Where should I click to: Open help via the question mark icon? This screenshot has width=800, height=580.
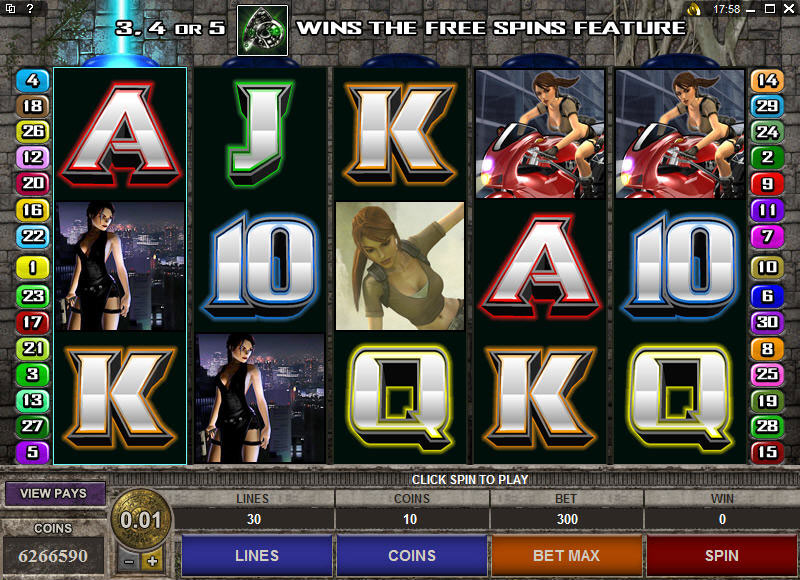[x=30, y=9]
